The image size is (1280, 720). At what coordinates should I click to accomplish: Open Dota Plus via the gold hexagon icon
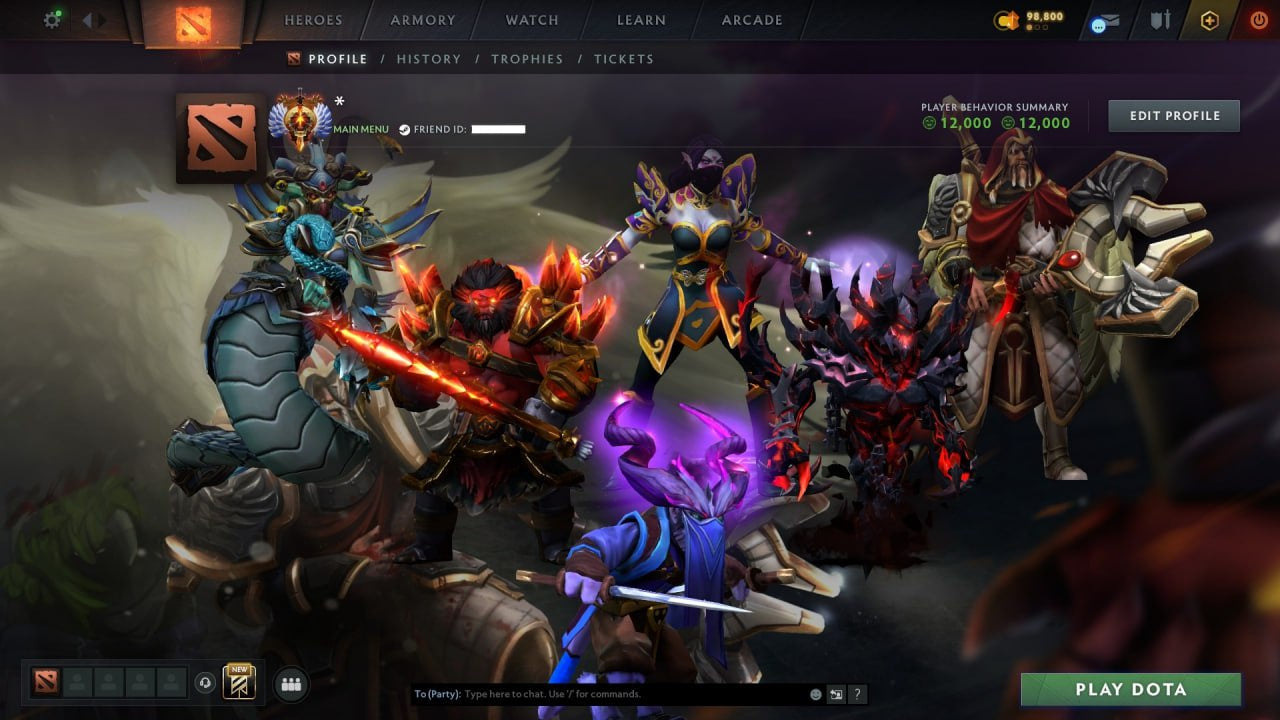click(x=1210, y=20)
